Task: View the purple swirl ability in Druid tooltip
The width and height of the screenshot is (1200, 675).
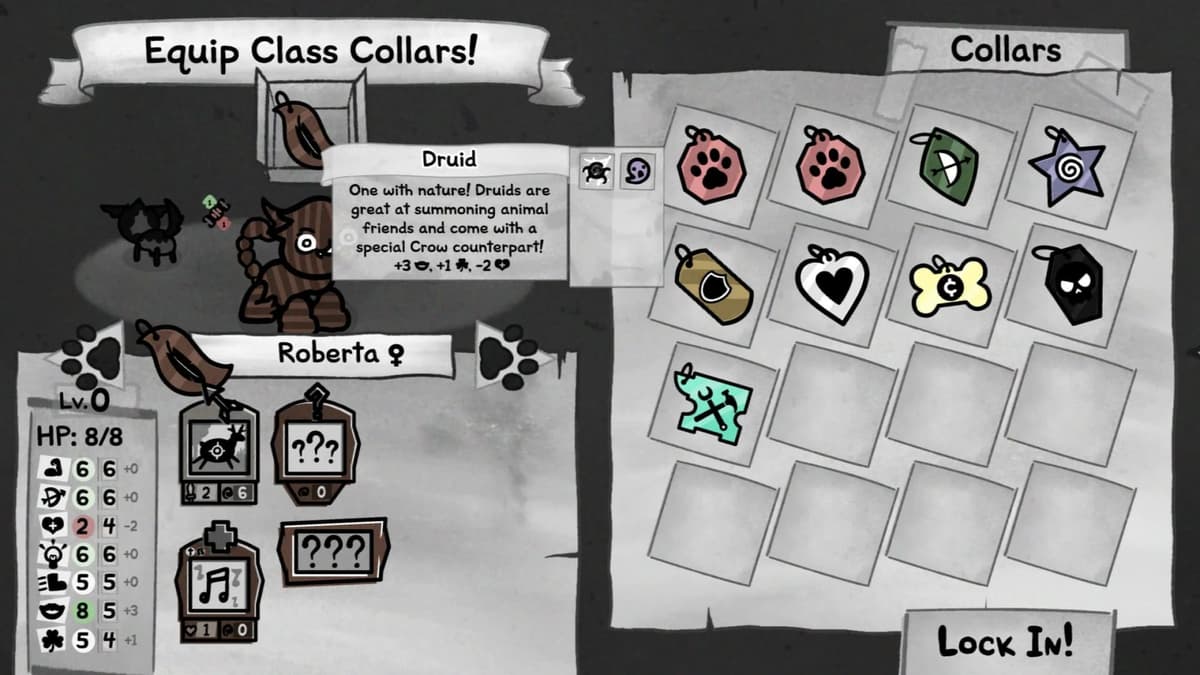Action: click(x=636, y=171)
